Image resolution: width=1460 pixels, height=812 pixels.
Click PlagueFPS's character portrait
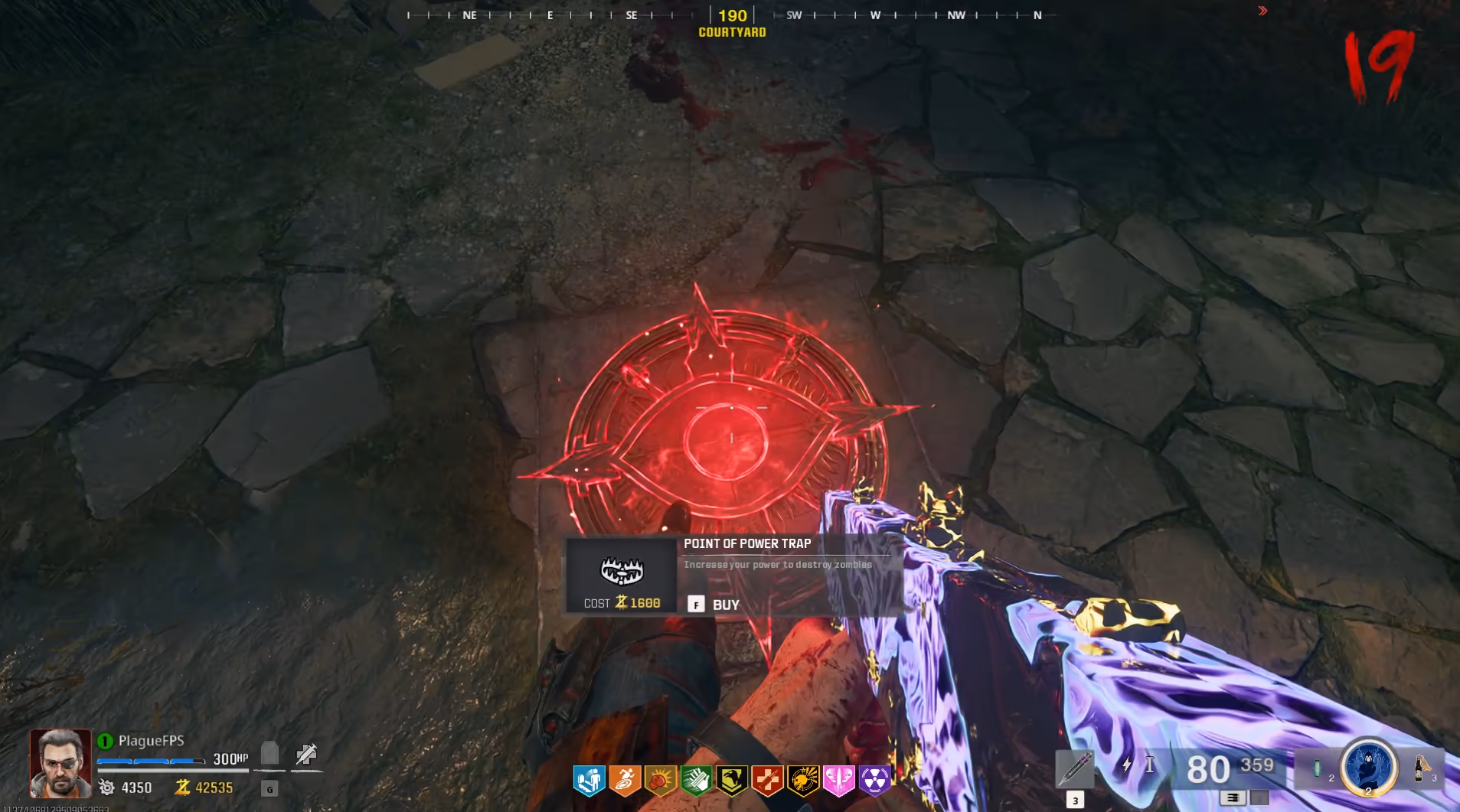click(x=60, y=763)
